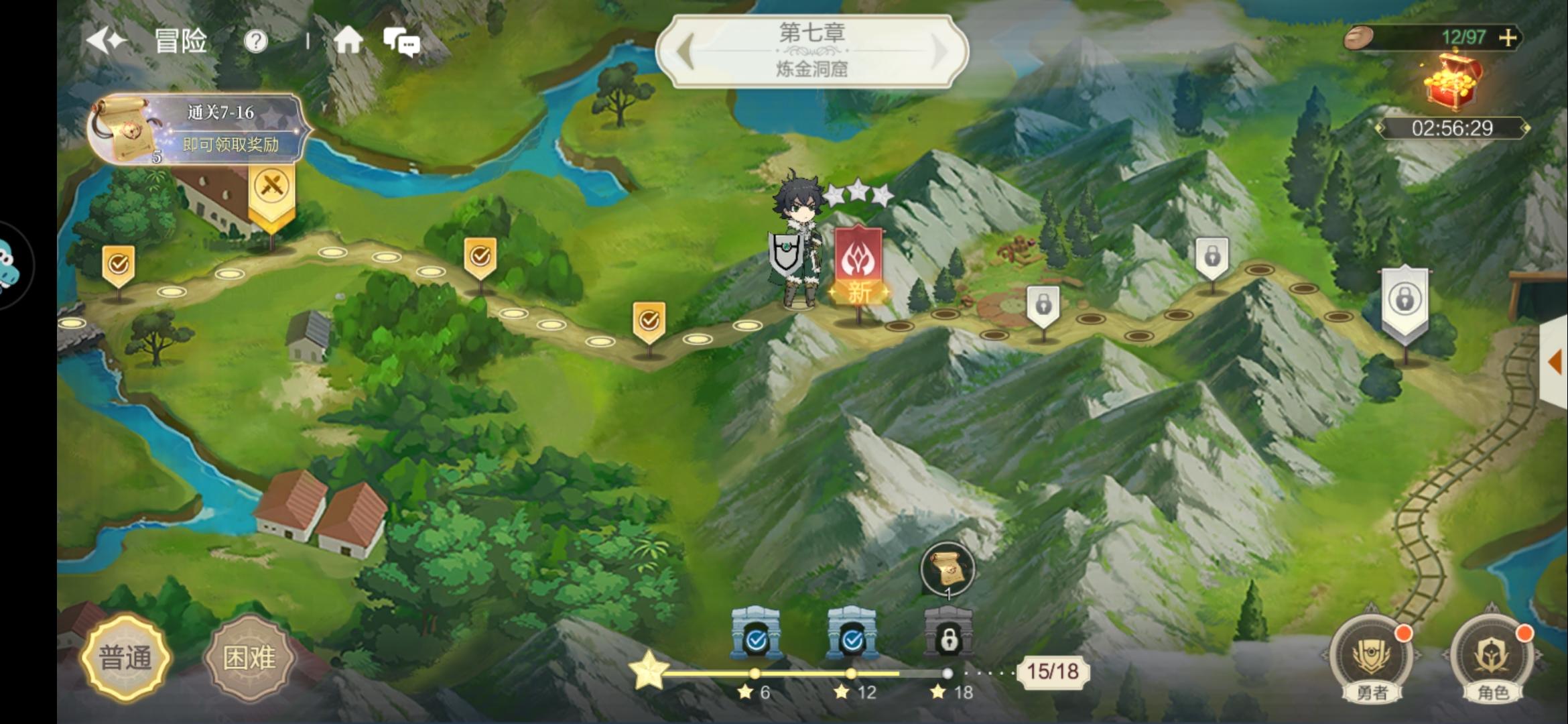Go to the previous chapter
Viewport: 1568px width, 724px height.
point(685,51)
